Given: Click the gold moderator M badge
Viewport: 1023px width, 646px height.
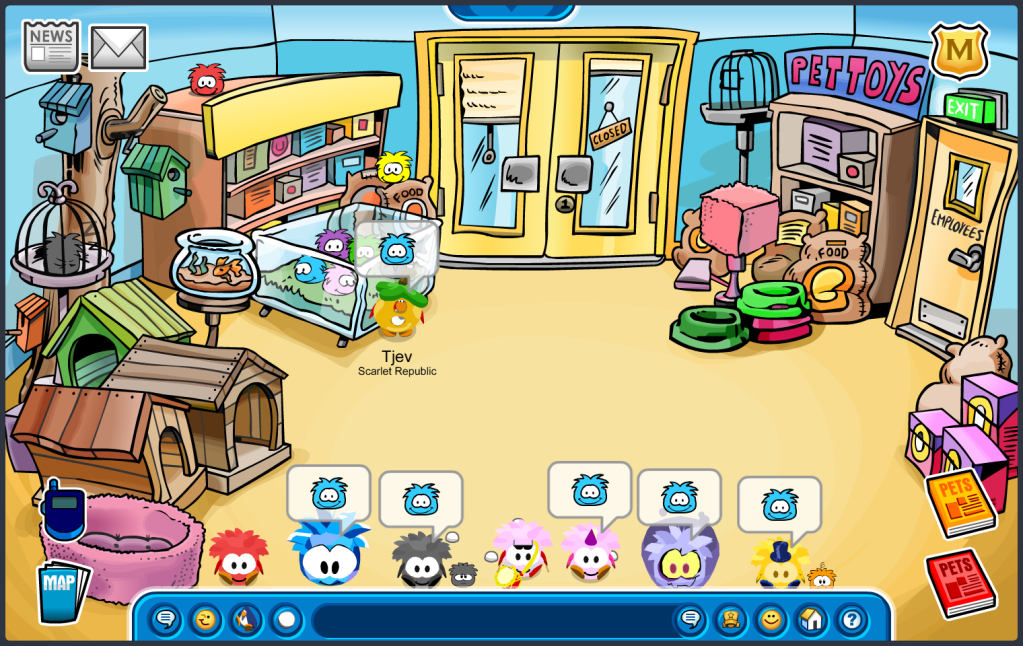Looking at the screenshot, I should click(959, 50).
